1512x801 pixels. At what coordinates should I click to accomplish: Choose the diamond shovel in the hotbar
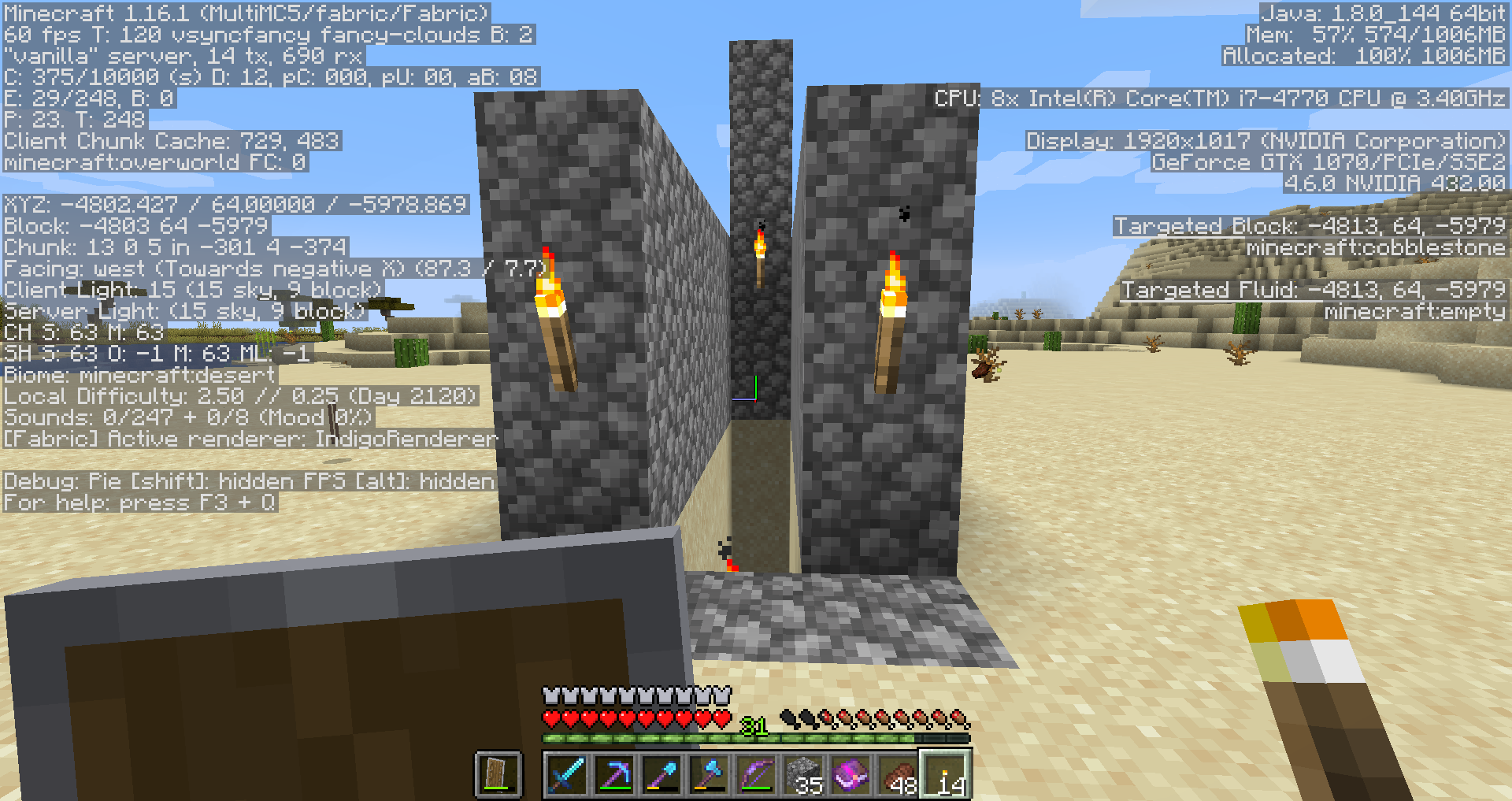pos(661,774)
